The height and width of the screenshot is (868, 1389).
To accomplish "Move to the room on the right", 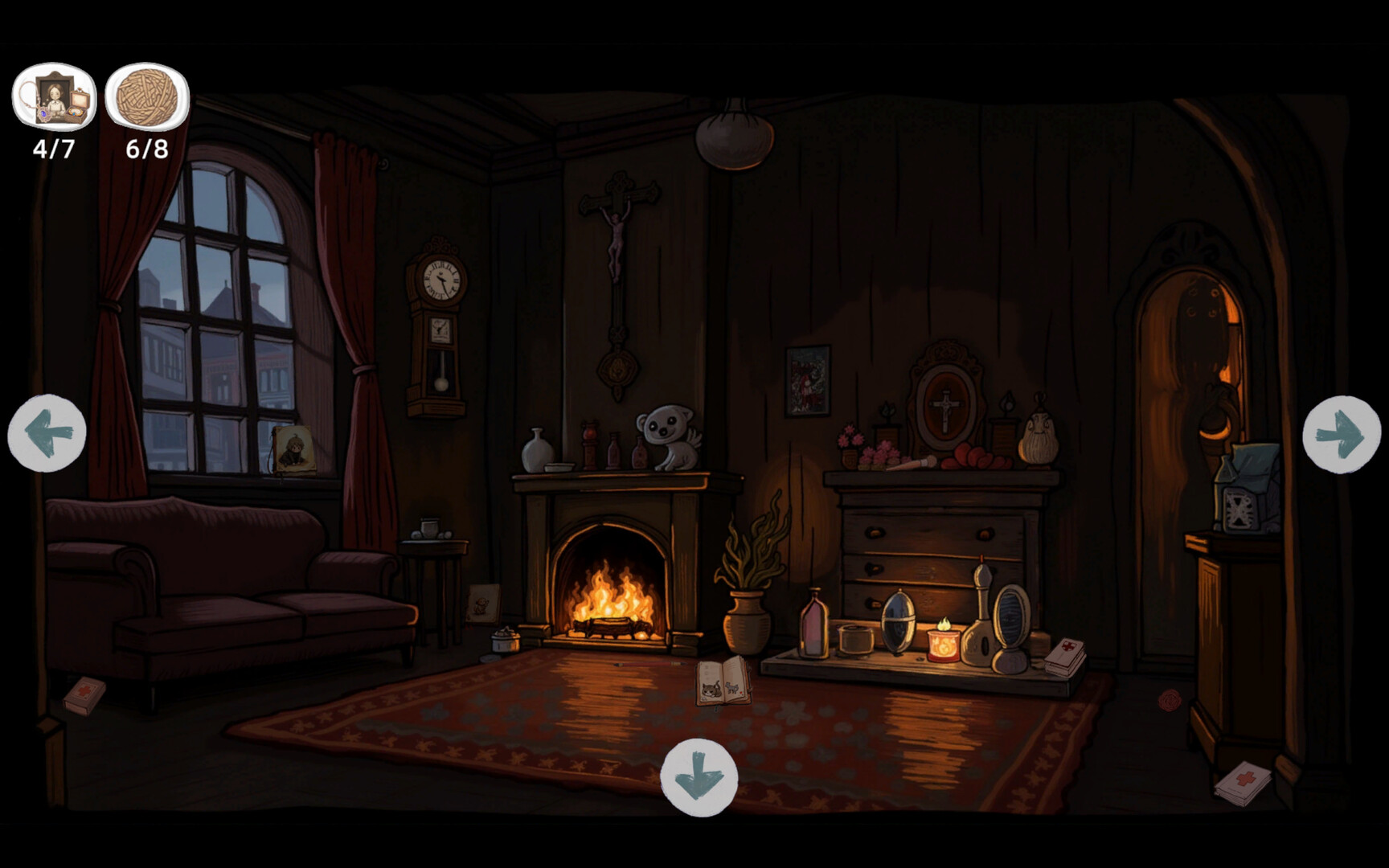I will tap(1341, 434).
